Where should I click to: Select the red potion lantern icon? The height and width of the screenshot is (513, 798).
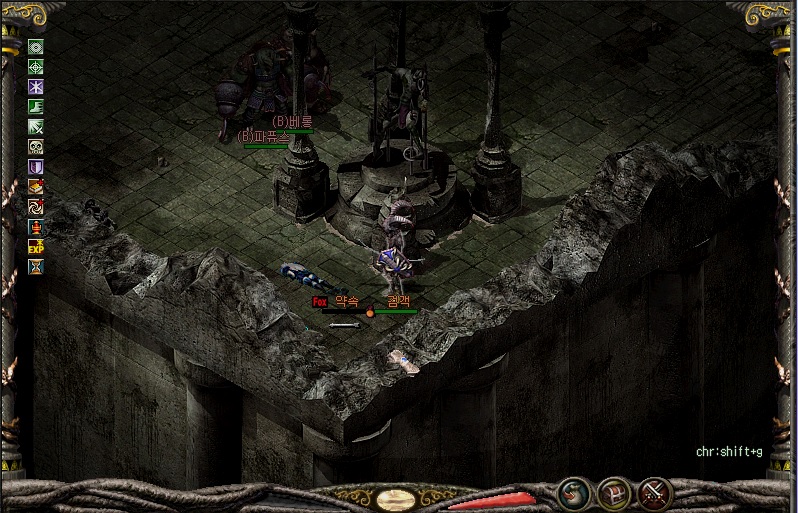point(36,227)
